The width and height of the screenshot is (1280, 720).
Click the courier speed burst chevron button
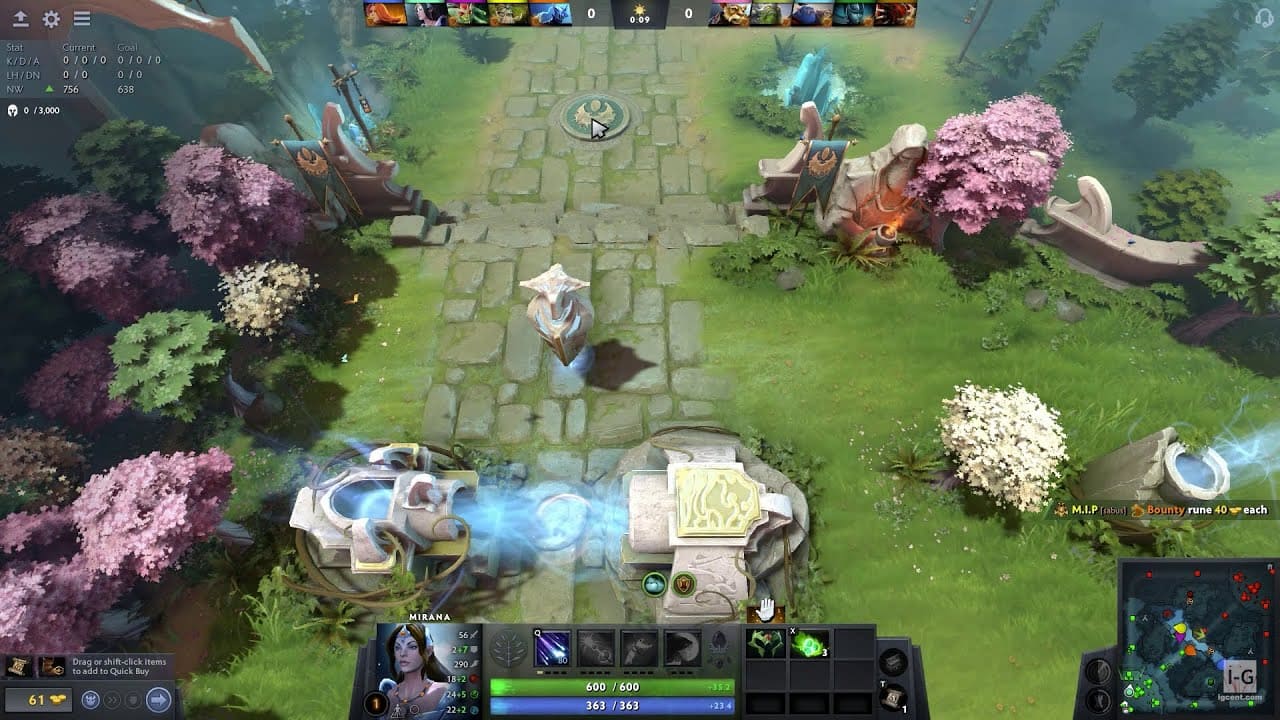click(112, 698)
